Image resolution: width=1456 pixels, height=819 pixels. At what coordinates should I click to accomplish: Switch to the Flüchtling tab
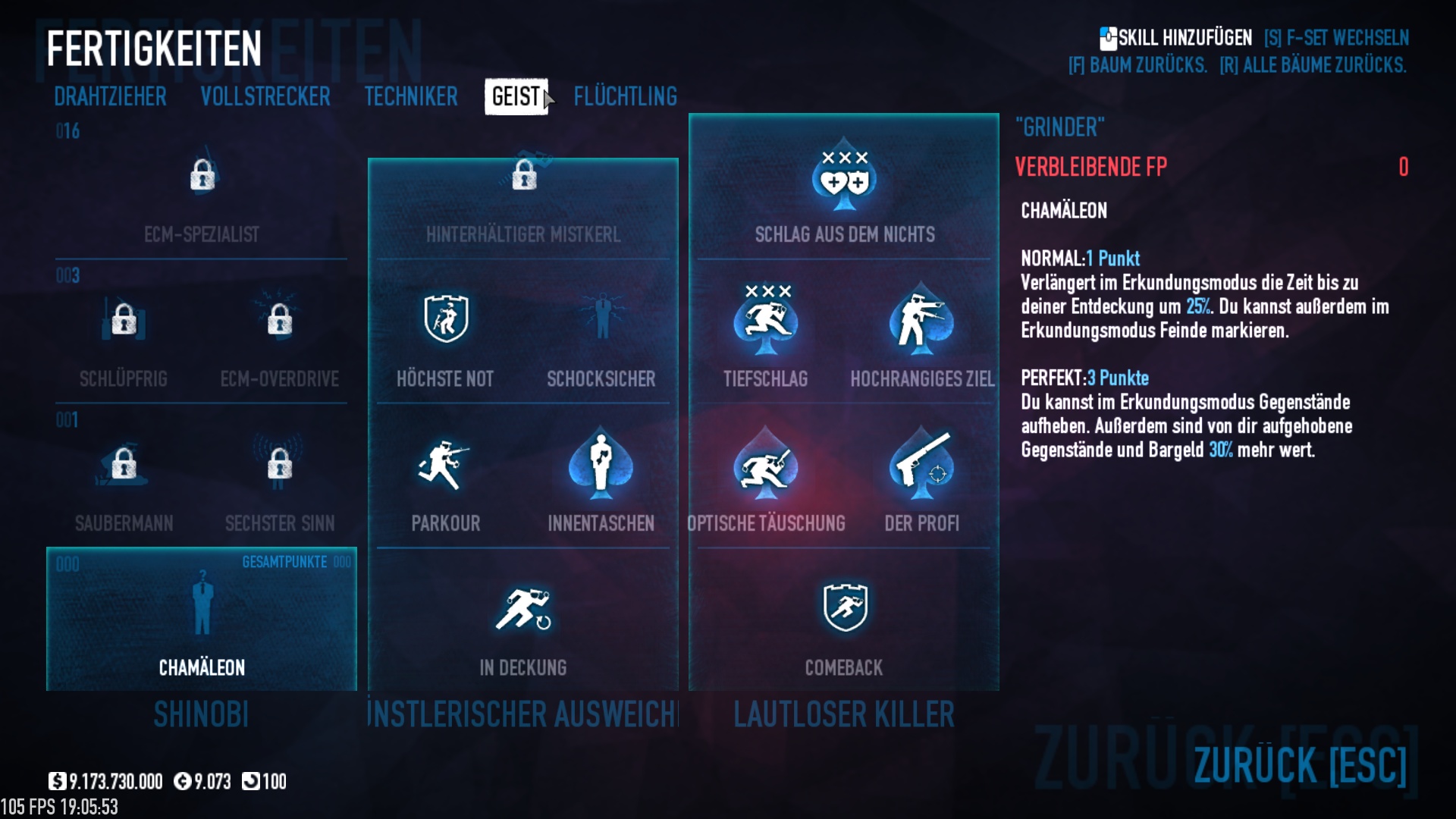coord(625,96)
